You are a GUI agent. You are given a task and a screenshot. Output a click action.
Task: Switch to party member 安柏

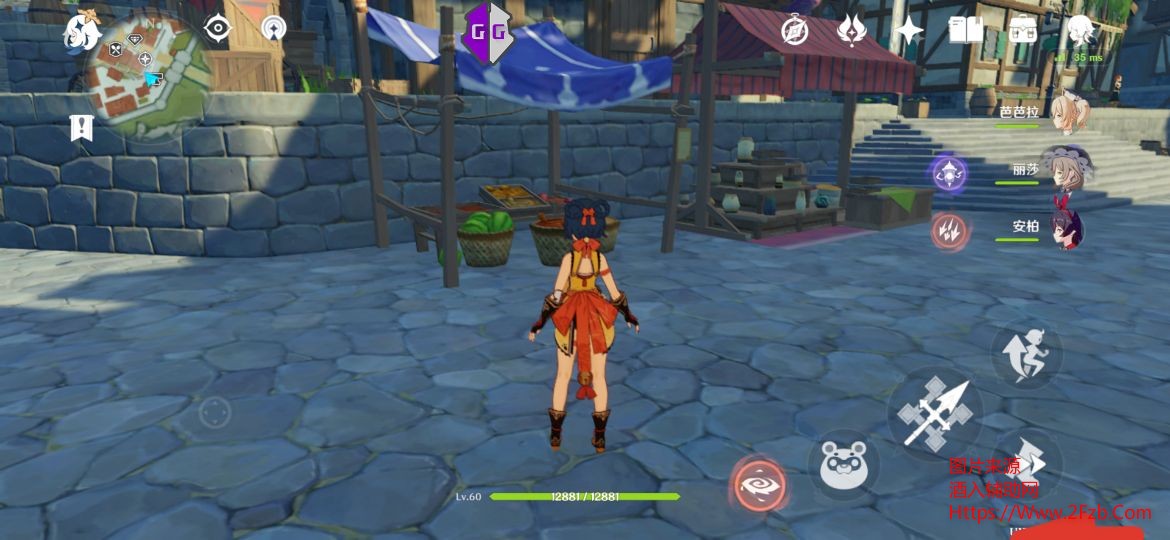[1066, 228]
